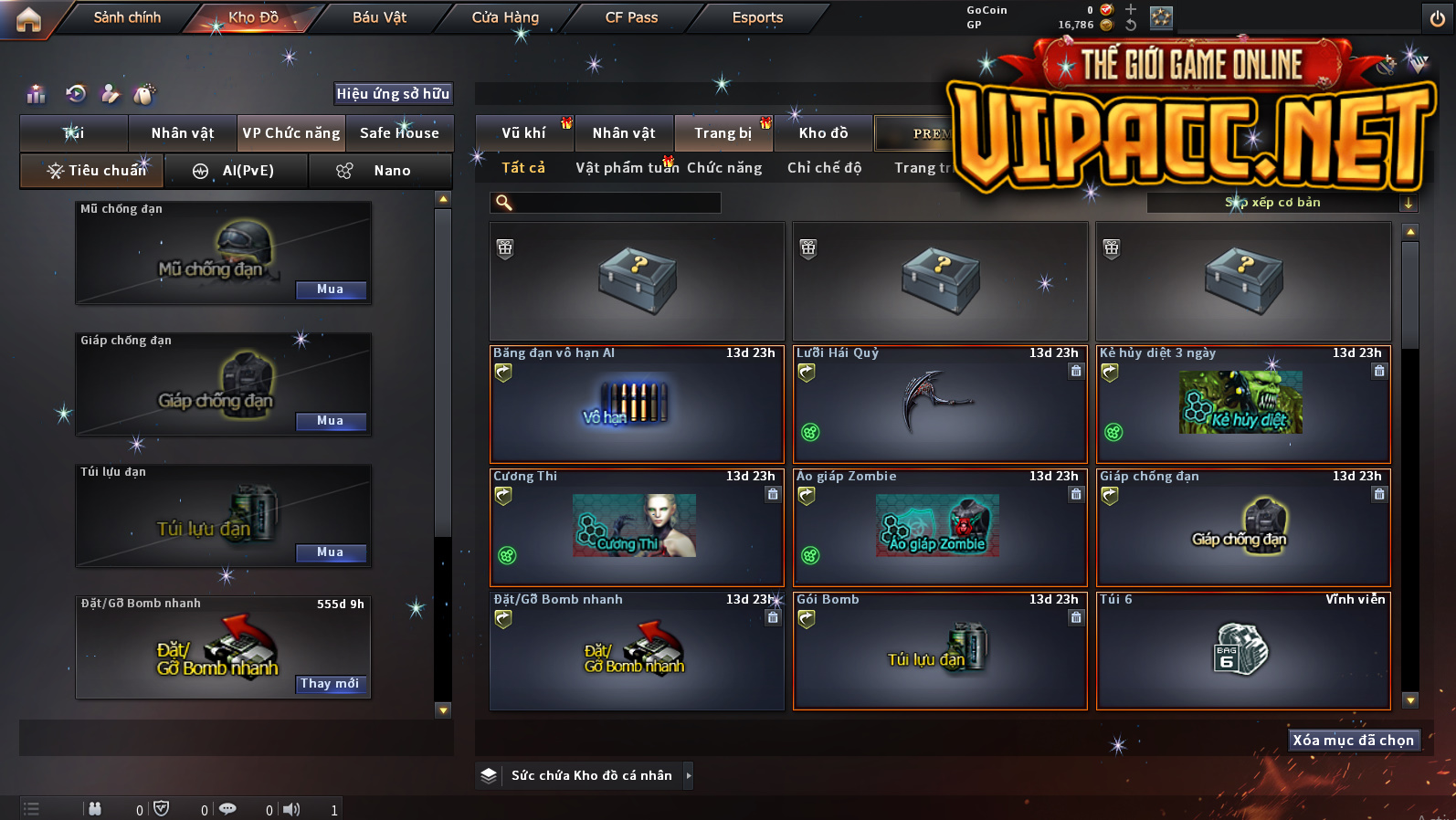This screenshot has width=1456, height=820.
Task: Open the Sảnh chính lobby tab
Action: (127, 17)
